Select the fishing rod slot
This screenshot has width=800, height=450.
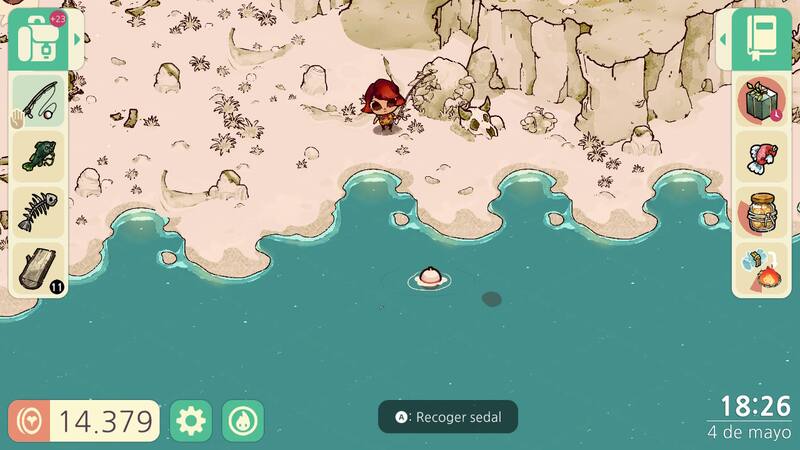coord(39,100)
